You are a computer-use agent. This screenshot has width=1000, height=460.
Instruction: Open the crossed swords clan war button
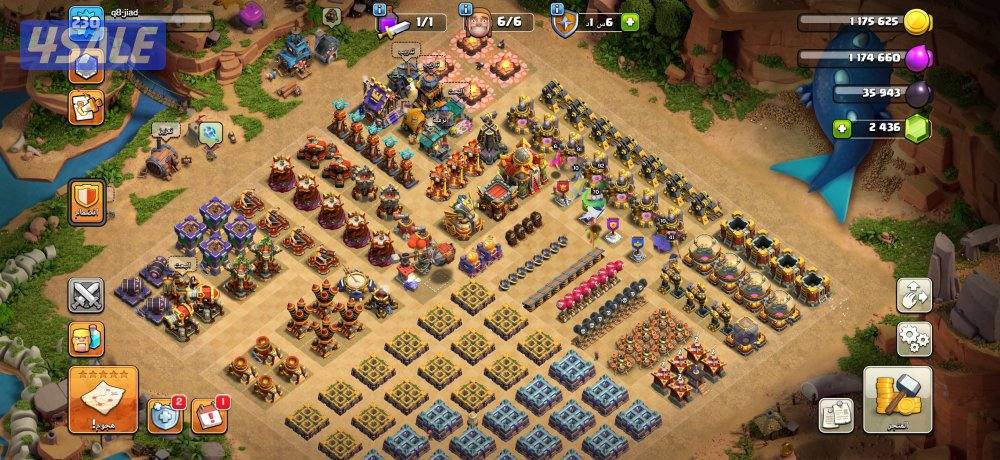pyautogui.click(x=86, y=295)
